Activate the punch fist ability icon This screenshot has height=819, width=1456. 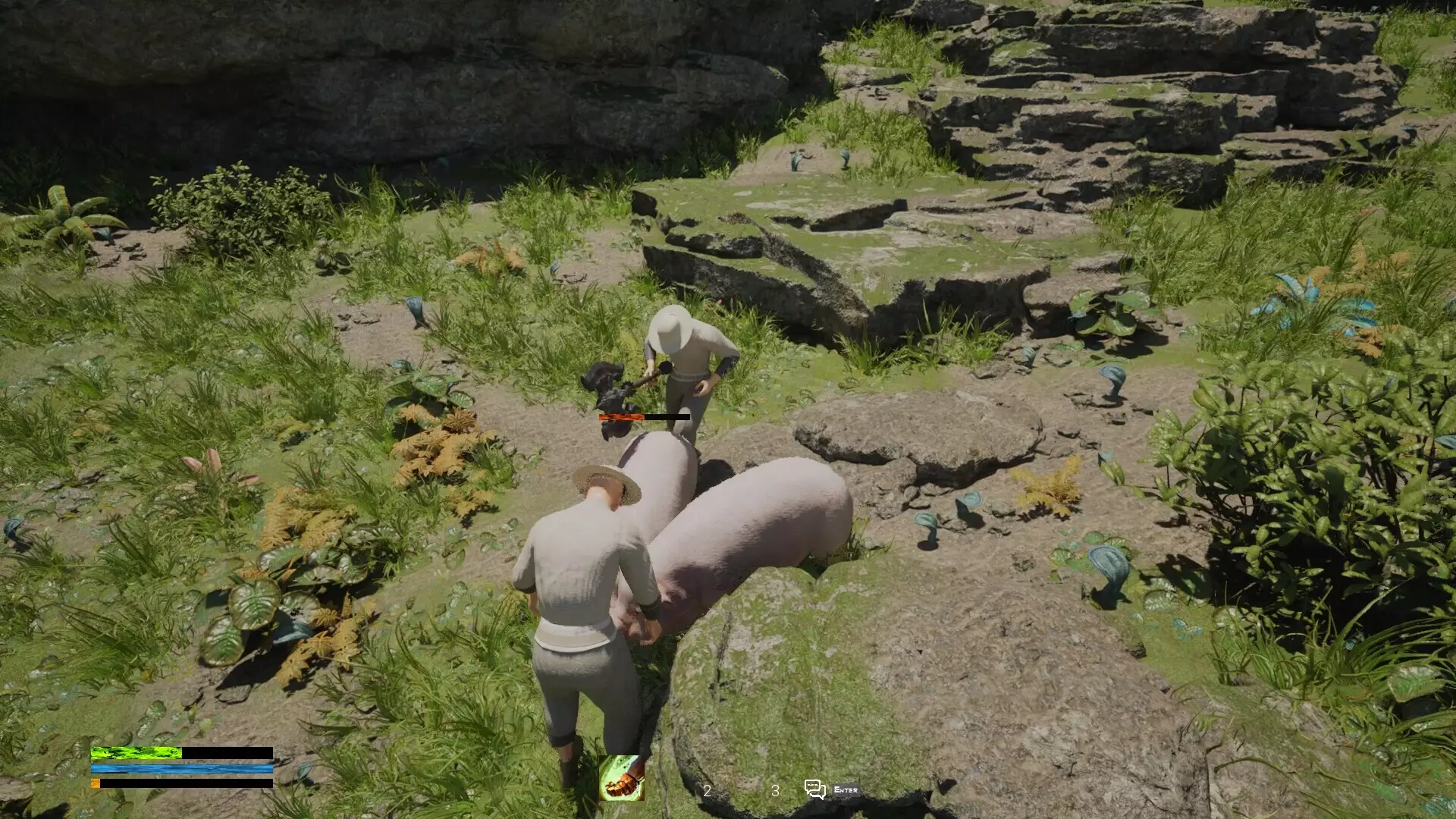point(621,778)
